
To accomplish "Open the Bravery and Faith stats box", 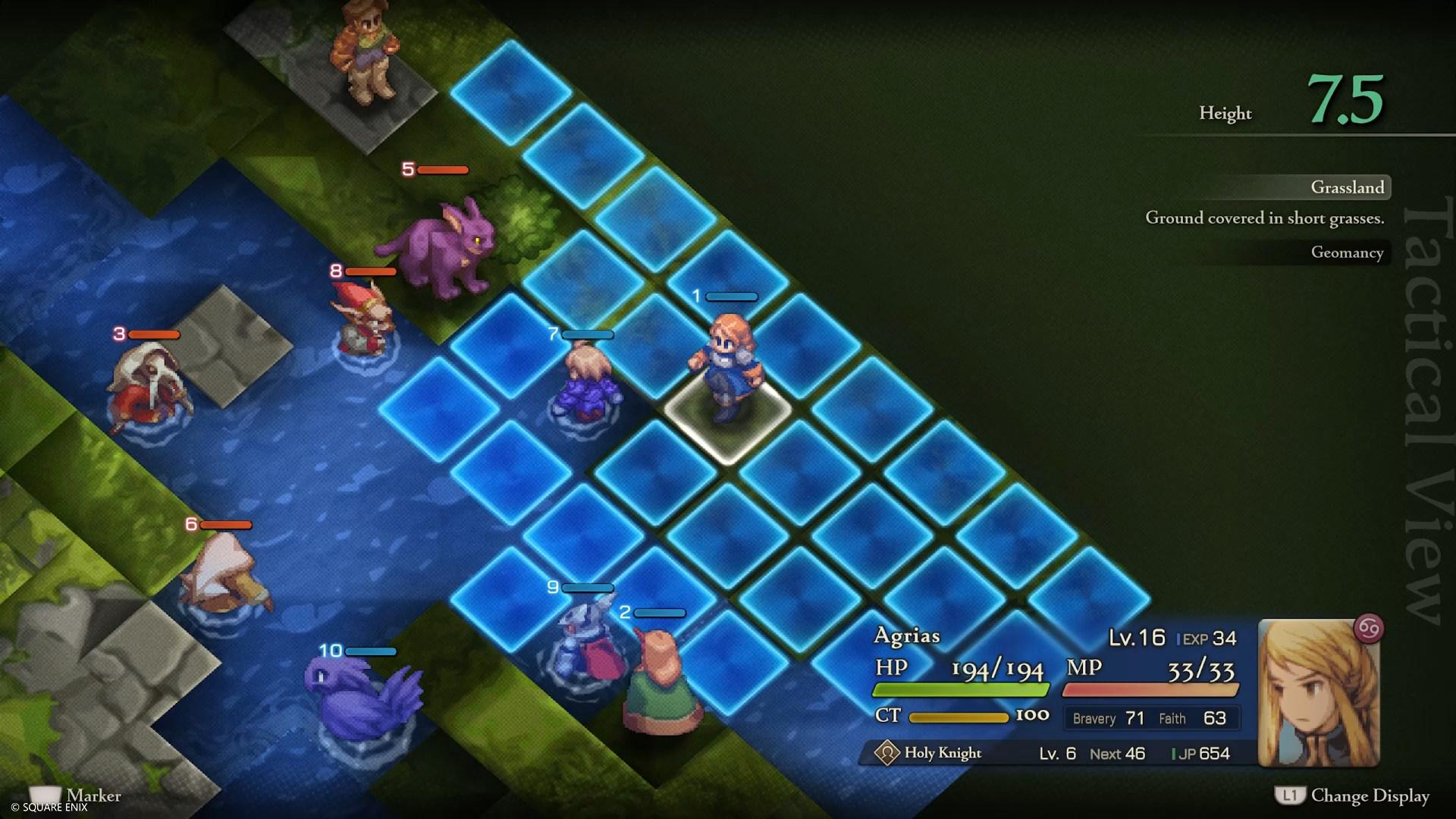I will tap(1151, 718).
